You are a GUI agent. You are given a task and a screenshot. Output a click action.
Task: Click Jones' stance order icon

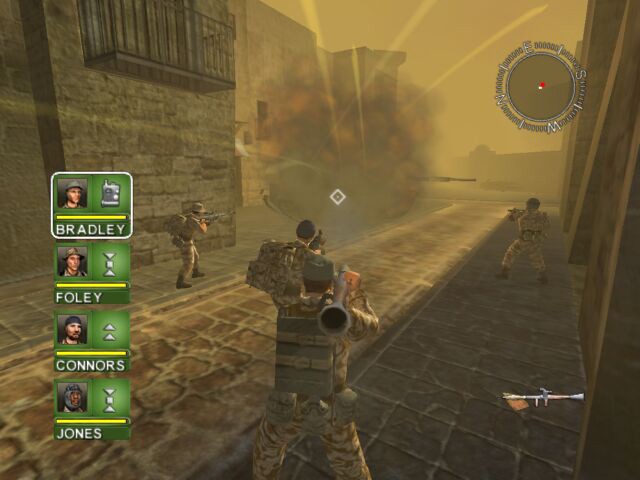[110, 398]
